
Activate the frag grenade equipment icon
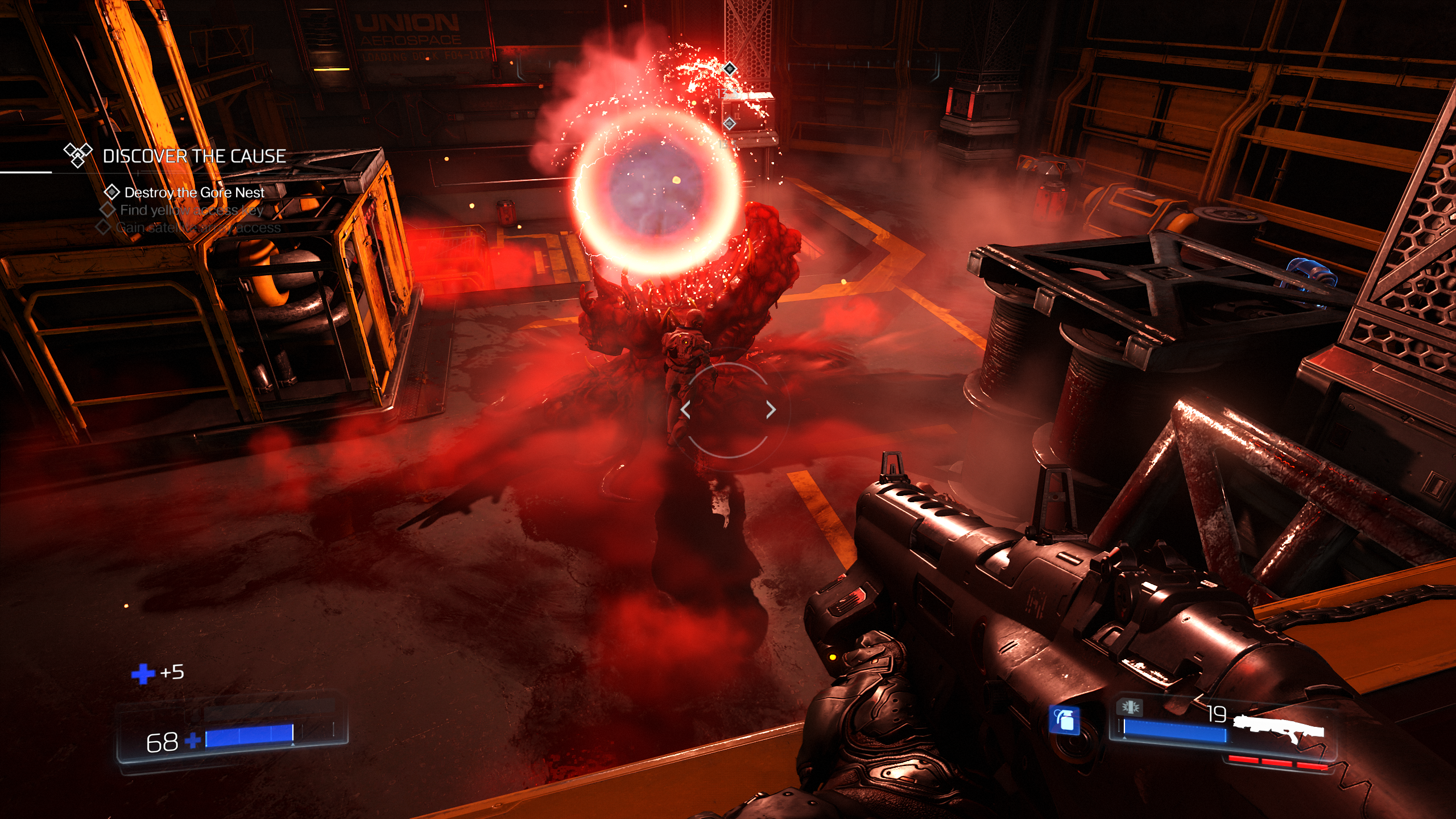point(1064,720)
